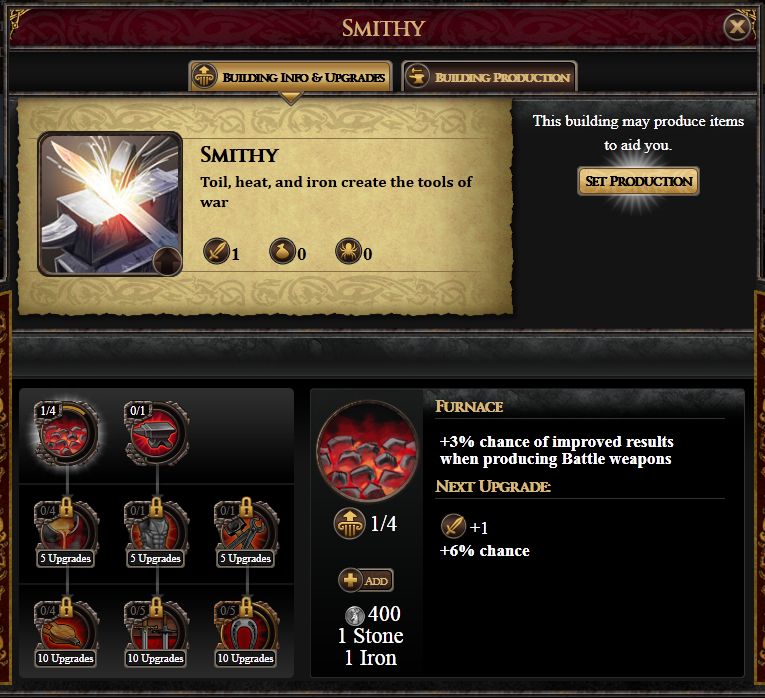Viewport: 765px width, 698px height.
Task: Click the Smithy building portrait
Action: click(x=110, y=203)
